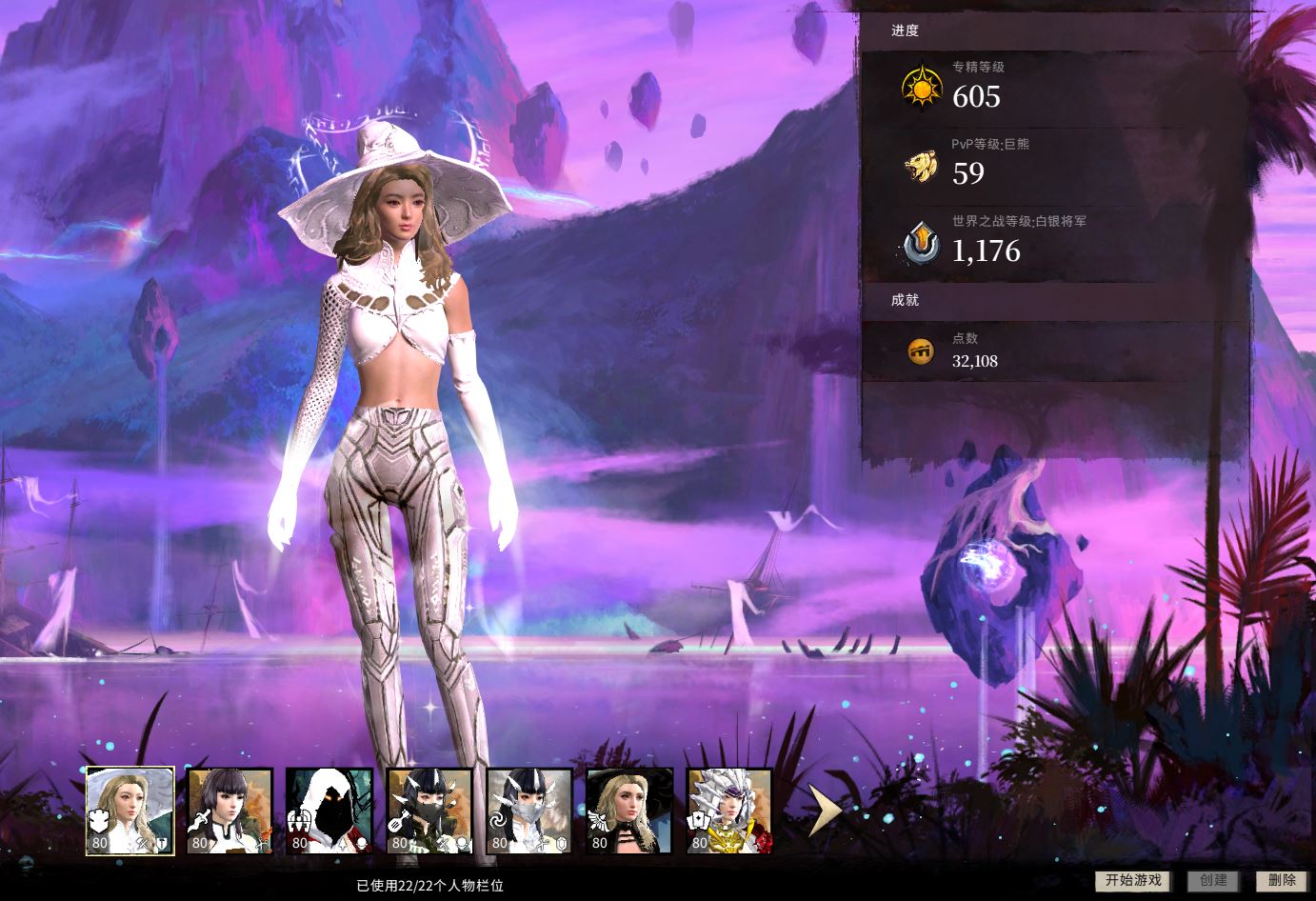This screenshot has height=901, width=1316.
Task: Select the silver-masked horned character portrait
Action: coord(529,811)
